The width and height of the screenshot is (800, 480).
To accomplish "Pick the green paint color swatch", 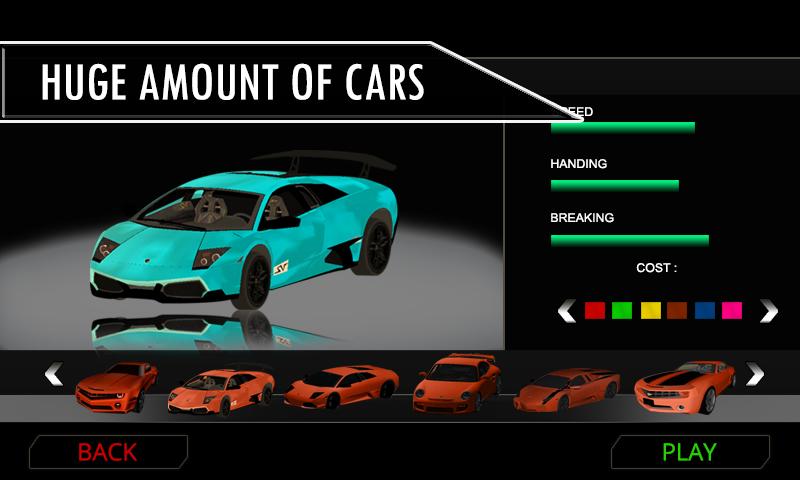I will coord(622,311).
